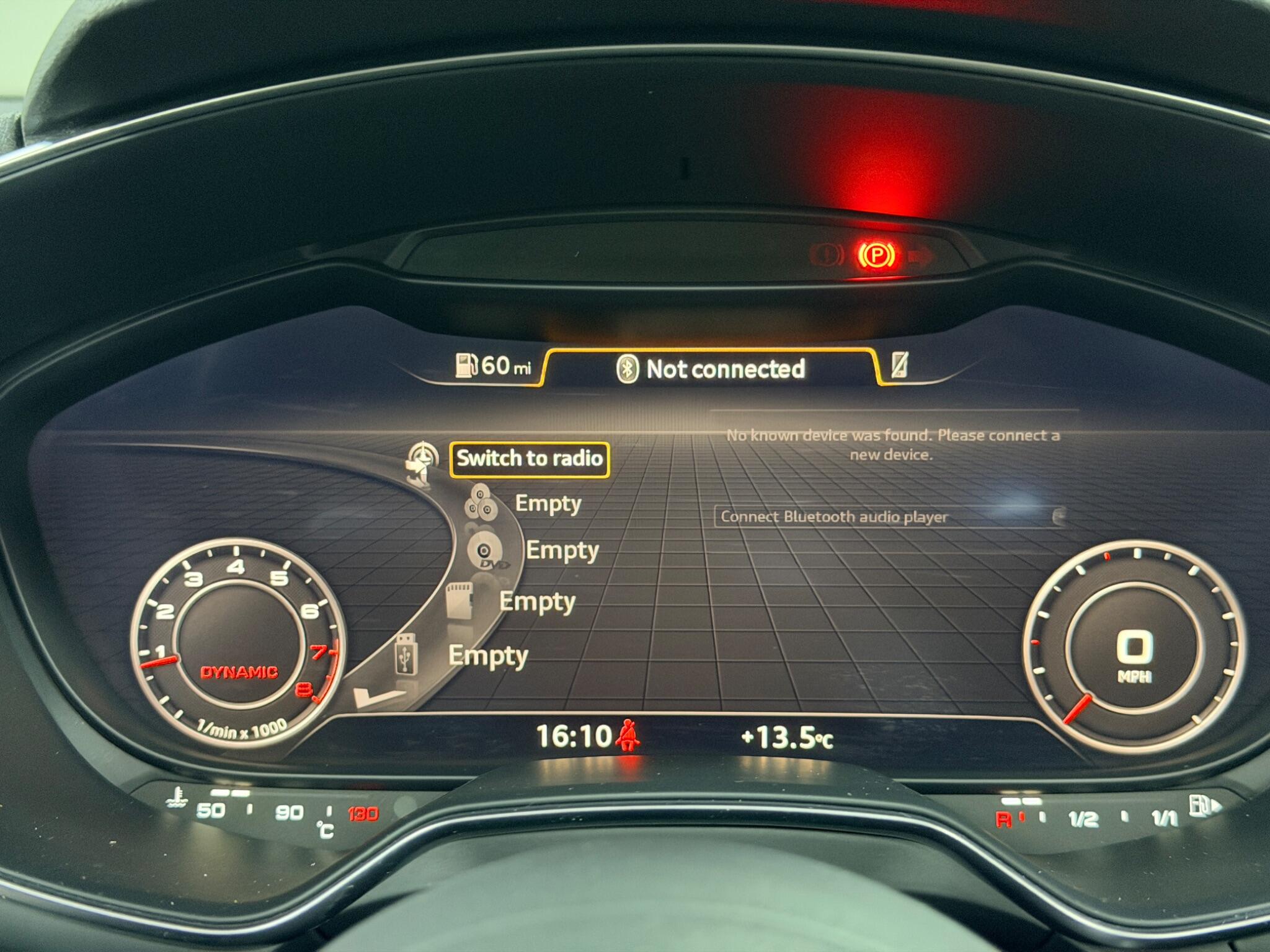Choose Connect Bluetooth audio player
The image size is (1270, 952).
coord(889,517)
